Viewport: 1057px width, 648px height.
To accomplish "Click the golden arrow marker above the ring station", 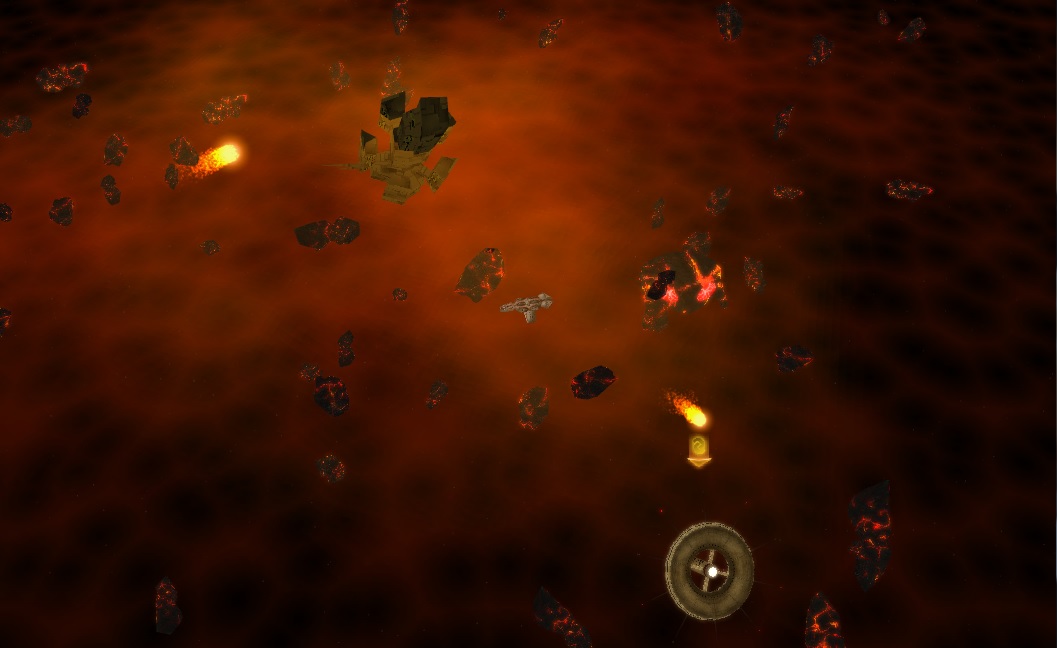I will click(x=699, y=450).
